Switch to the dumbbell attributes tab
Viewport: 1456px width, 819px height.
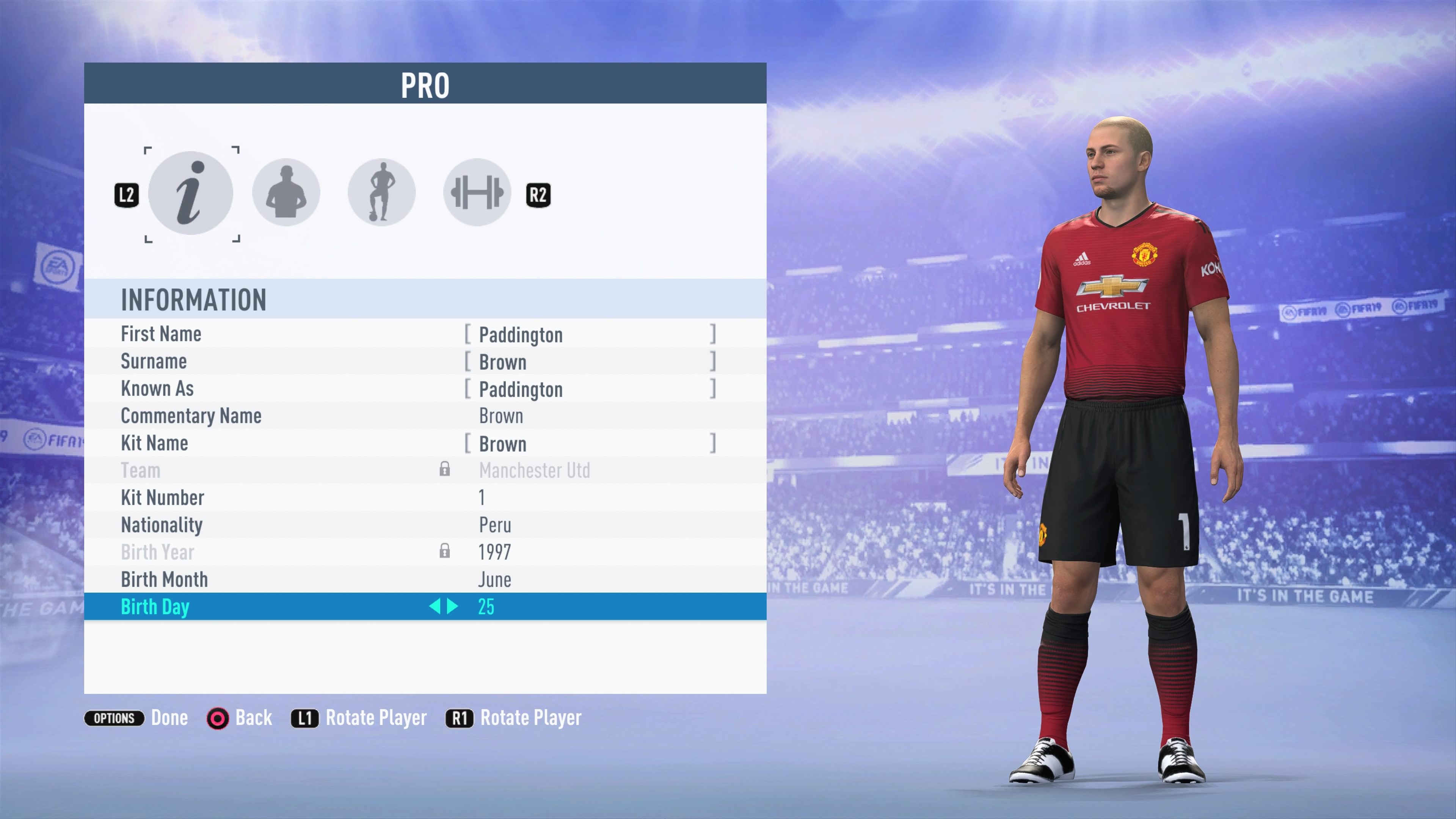(477, 193)
